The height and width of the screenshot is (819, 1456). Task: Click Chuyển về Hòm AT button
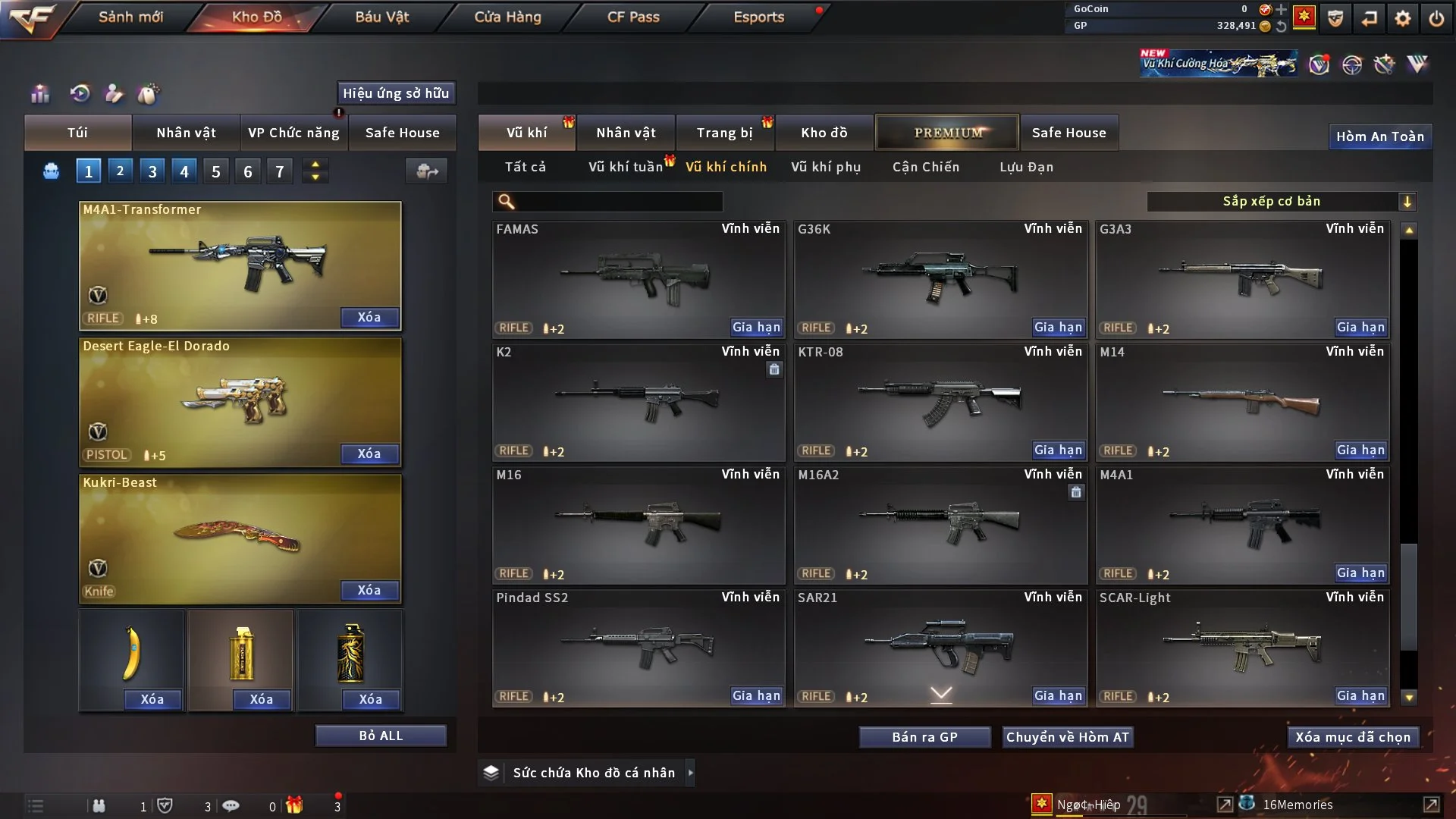[1068, 737]
